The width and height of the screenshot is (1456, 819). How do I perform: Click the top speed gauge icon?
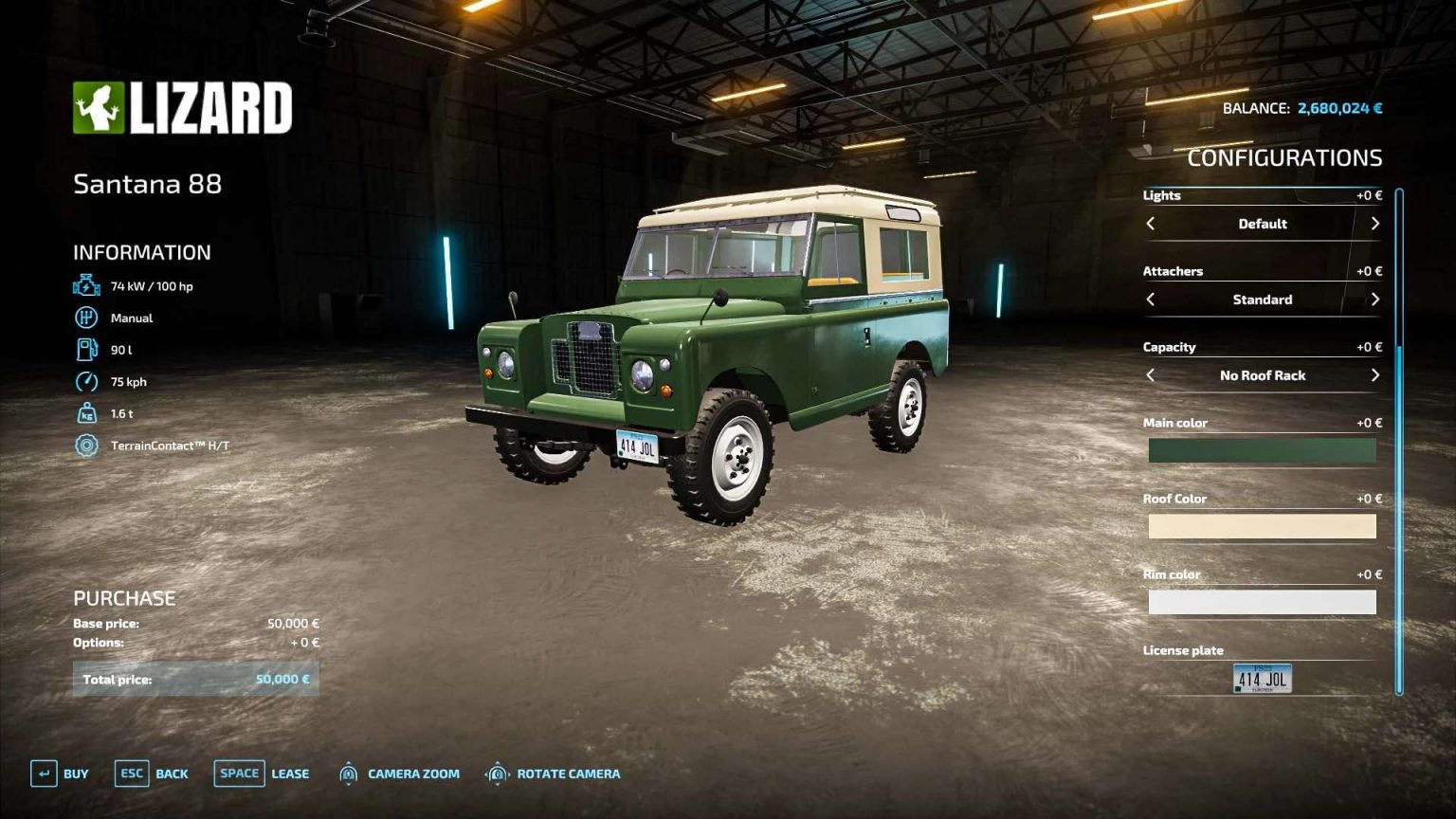point(85,381)
